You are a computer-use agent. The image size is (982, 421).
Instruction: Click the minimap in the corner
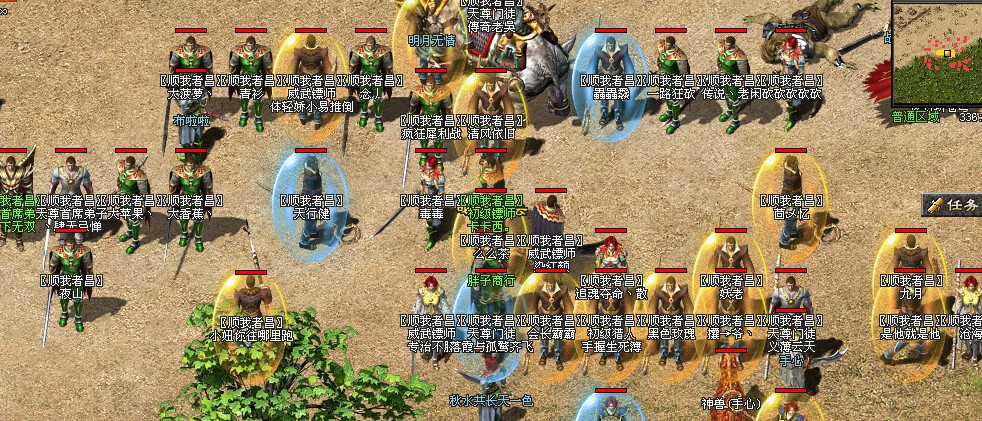click(937, 52)
